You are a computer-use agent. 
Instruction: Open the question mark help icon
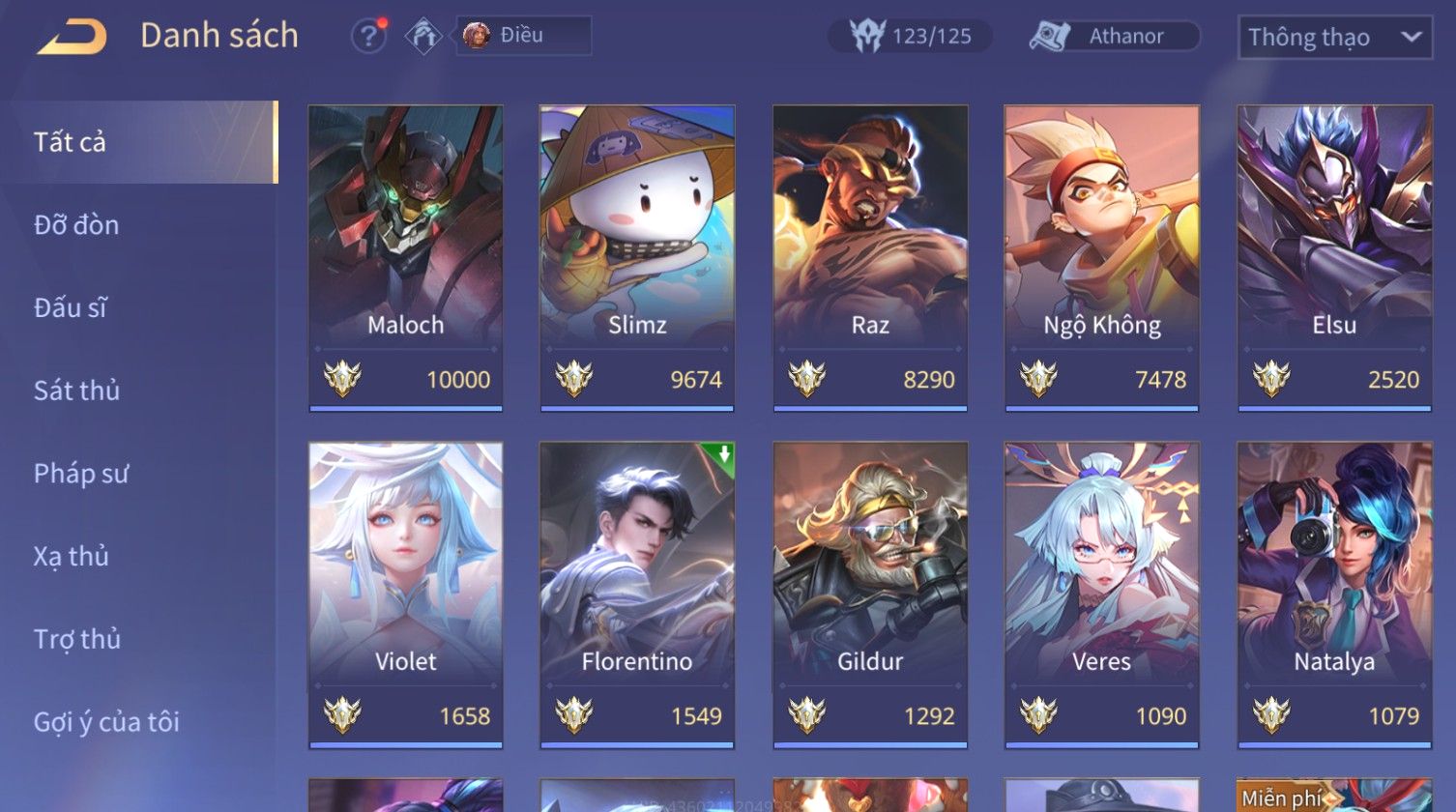tap(367, 37)
